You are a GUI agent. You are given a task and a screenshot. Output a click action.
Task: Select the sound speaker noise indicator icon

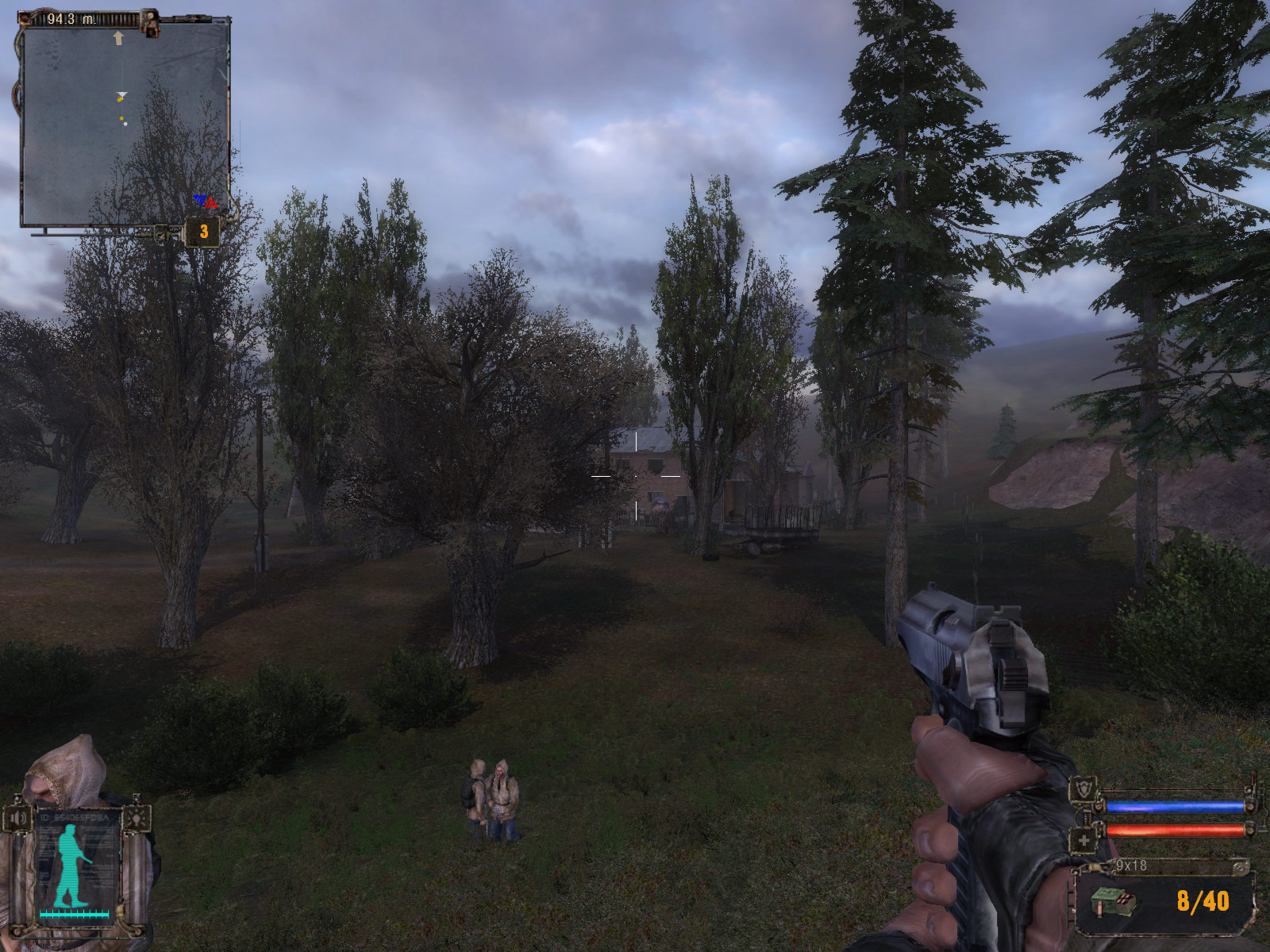tap(18, 818)
